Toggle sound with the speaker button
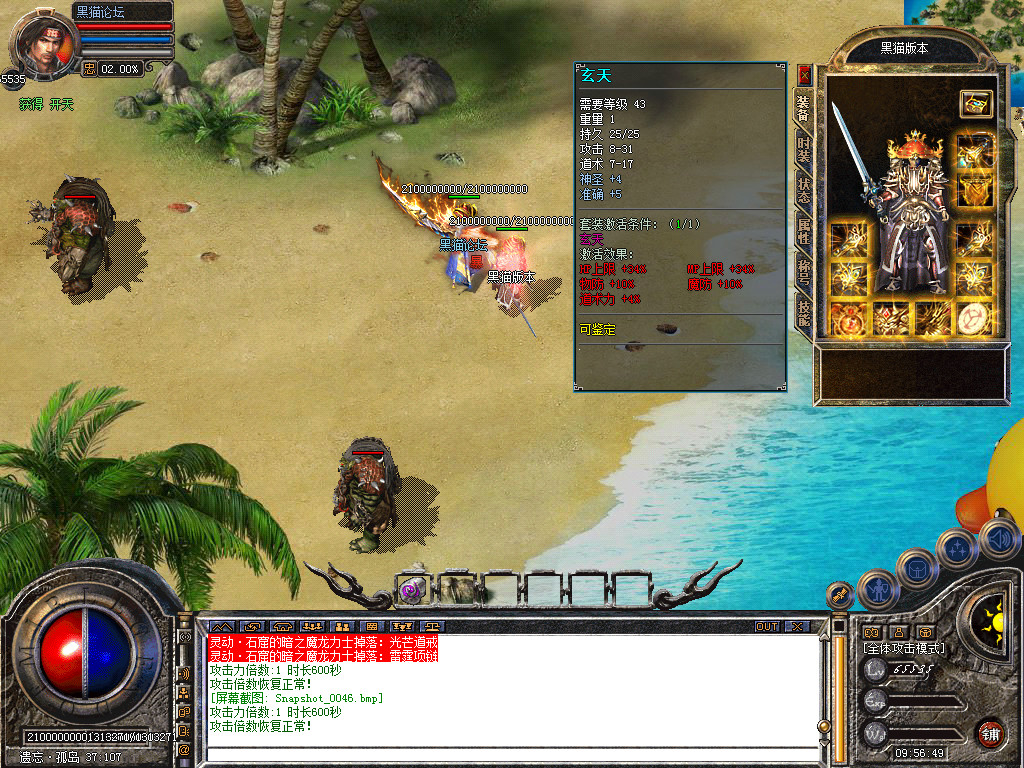The height and width of the screenshot is (768, 1024). click(x=999, y=540)
